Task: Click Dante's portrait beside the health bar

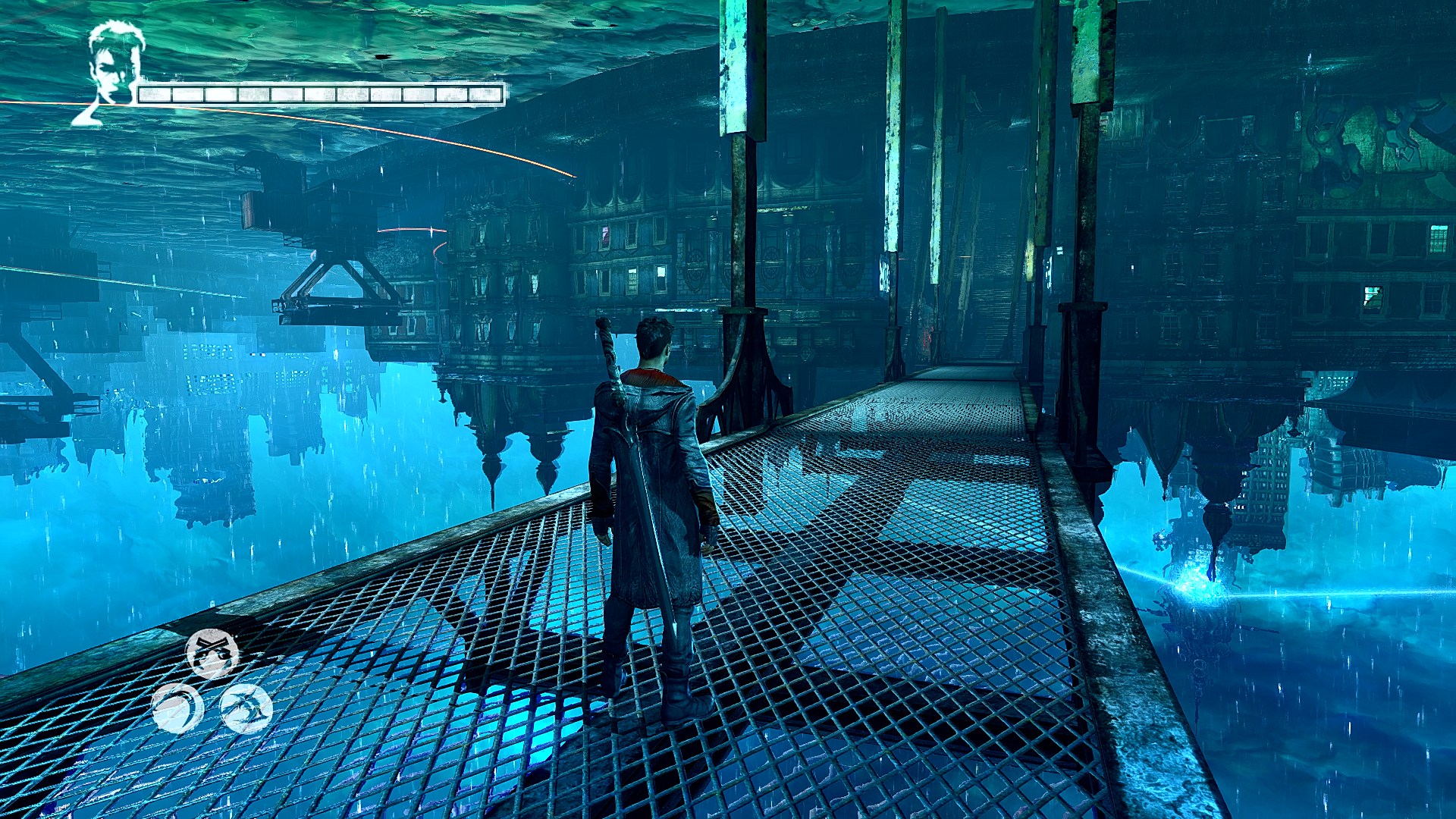Action: pyautogui.click(x=112, y=67)
